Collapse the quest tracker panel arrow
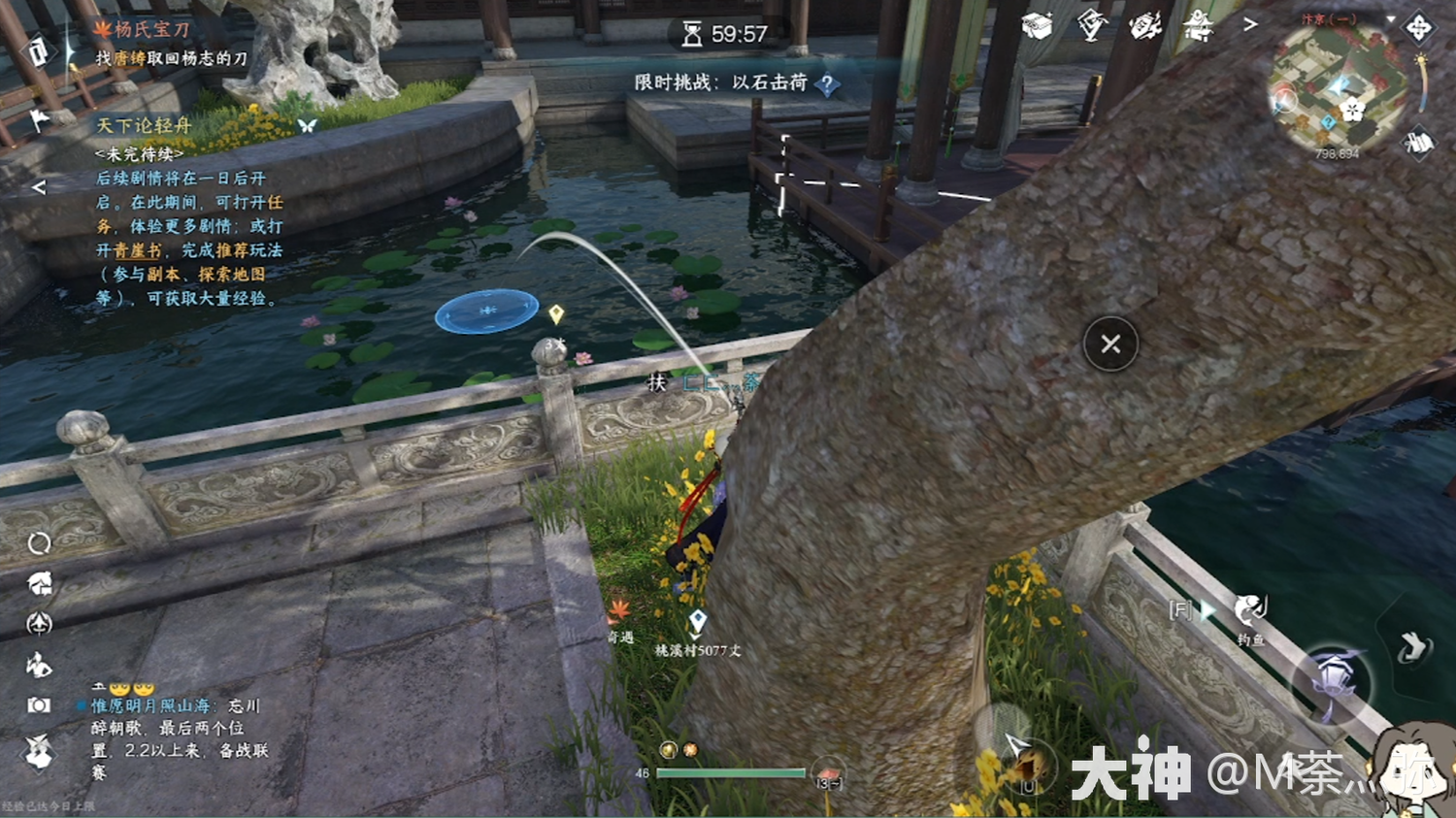This screenshot has height=818, width=1456. pos(39,187)
